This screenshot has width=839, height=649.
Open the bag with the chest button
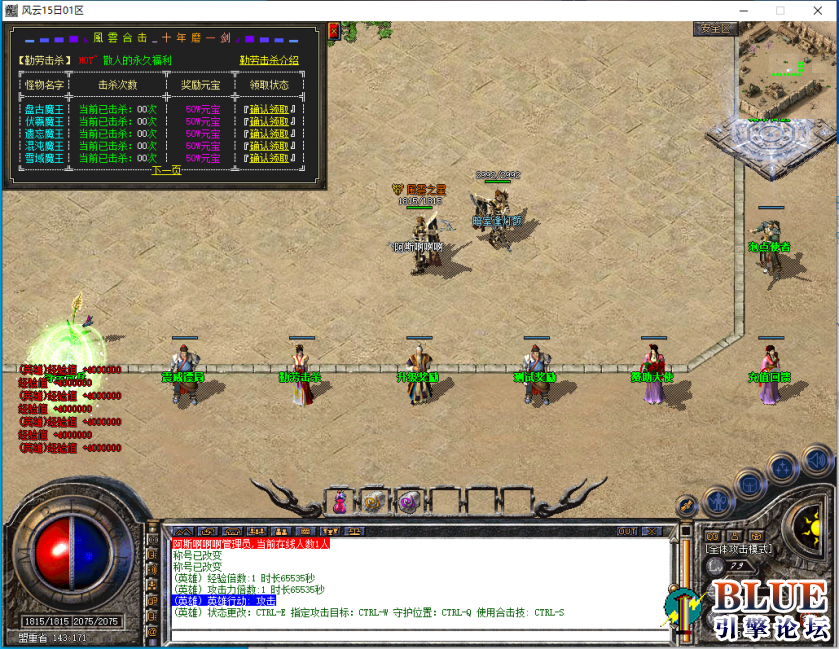point(748,483)
